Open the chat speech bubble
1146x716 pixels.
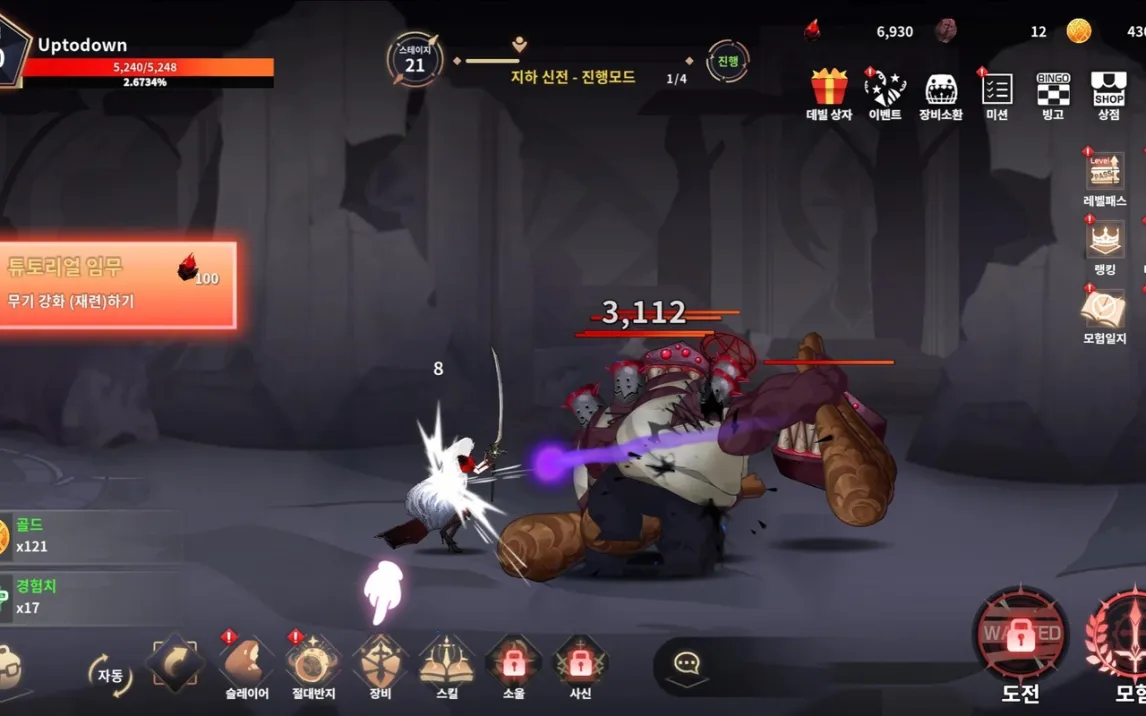coord(687,664)
